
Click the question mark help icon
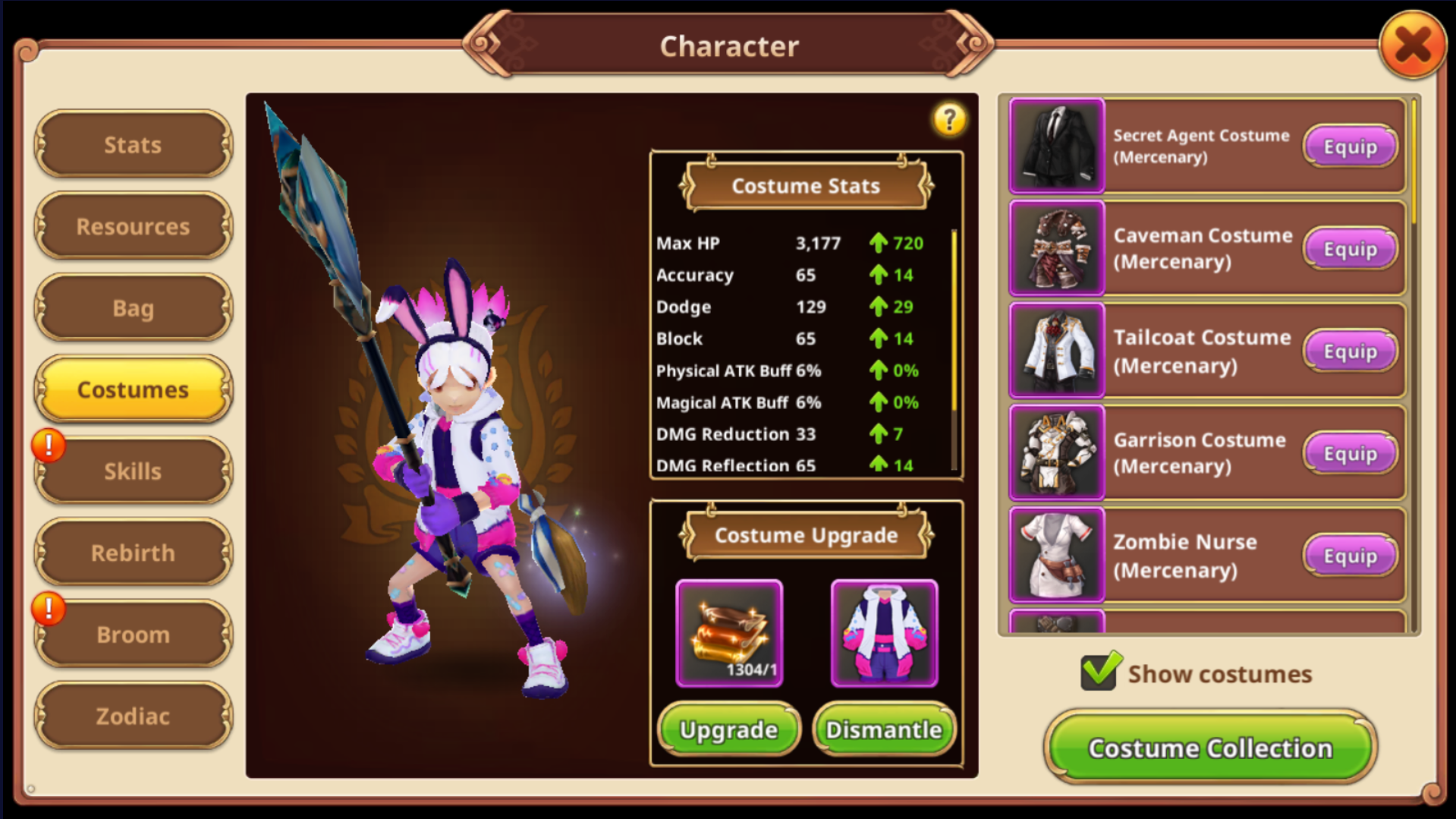click(948, 120)
